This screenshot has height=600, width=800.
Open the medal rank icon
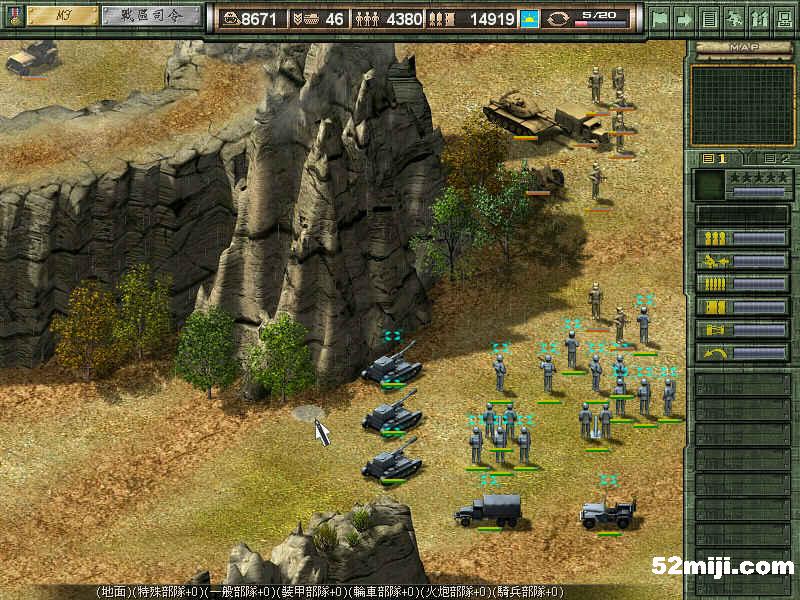[13, 16]
